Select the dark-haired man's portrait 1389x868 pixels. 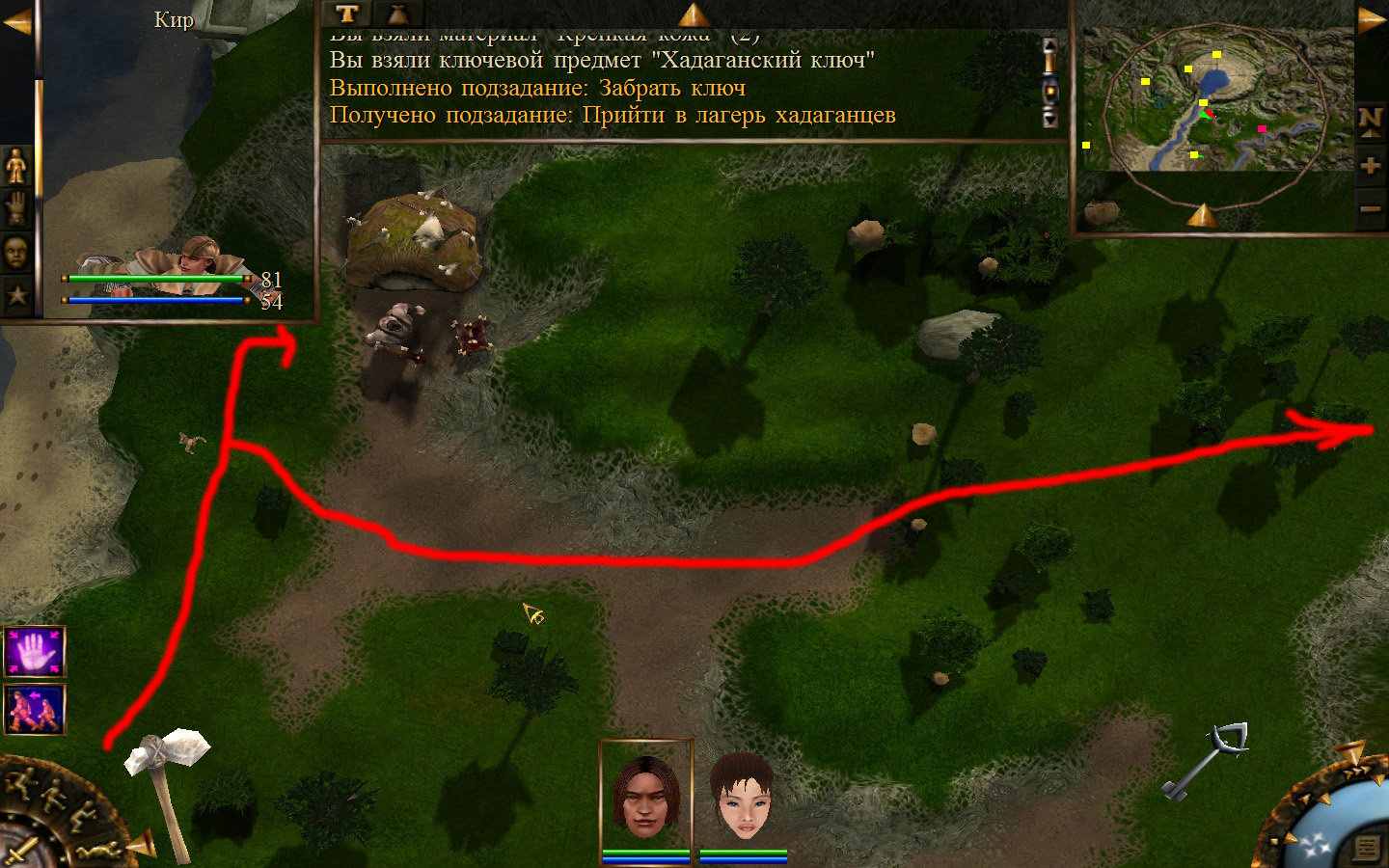645,795
